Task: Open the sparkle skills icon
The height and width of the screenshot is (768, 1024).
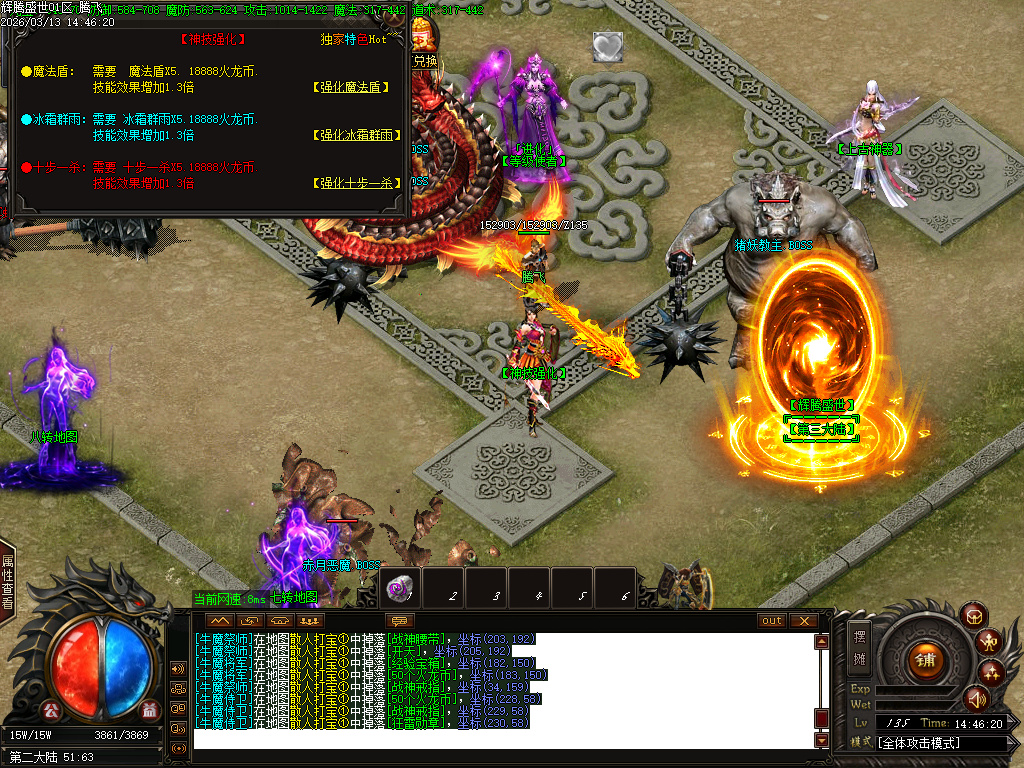Action: tap(991, 671)
